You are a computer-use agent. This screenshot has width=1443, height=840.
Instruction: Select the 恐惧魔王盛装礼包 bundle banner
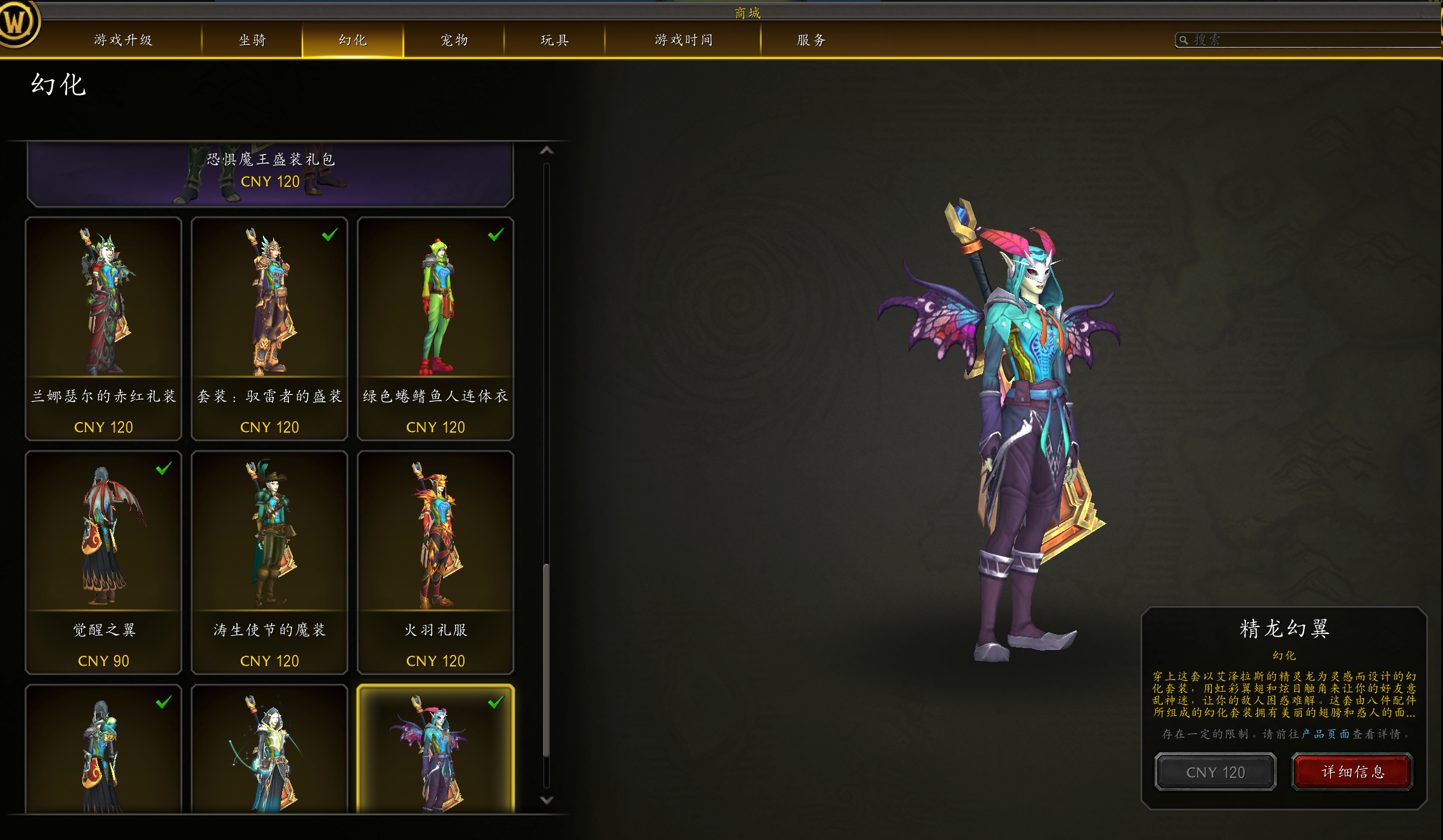(270, 172)
